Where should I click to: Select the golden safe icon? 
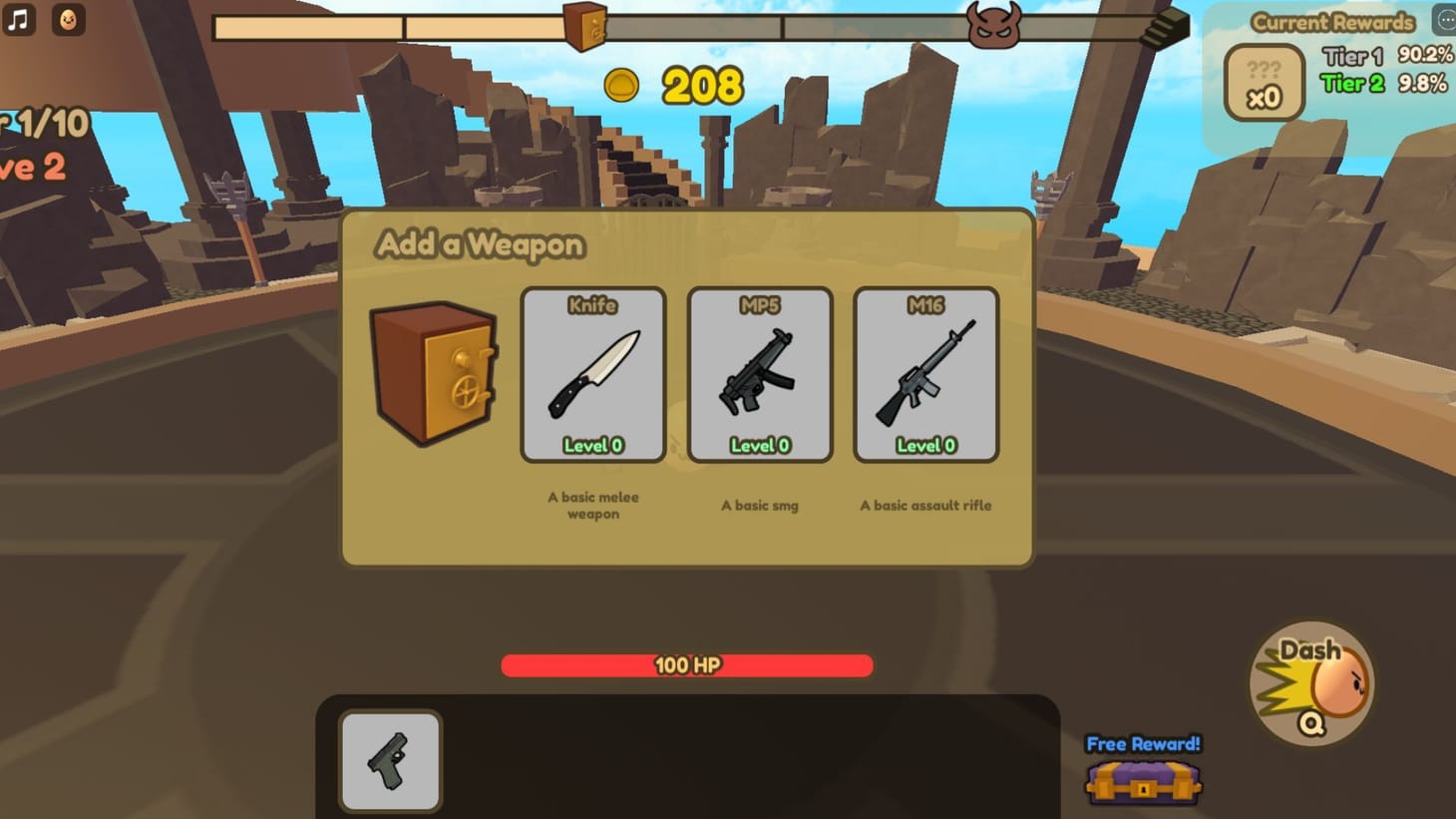tap(434, 374)
